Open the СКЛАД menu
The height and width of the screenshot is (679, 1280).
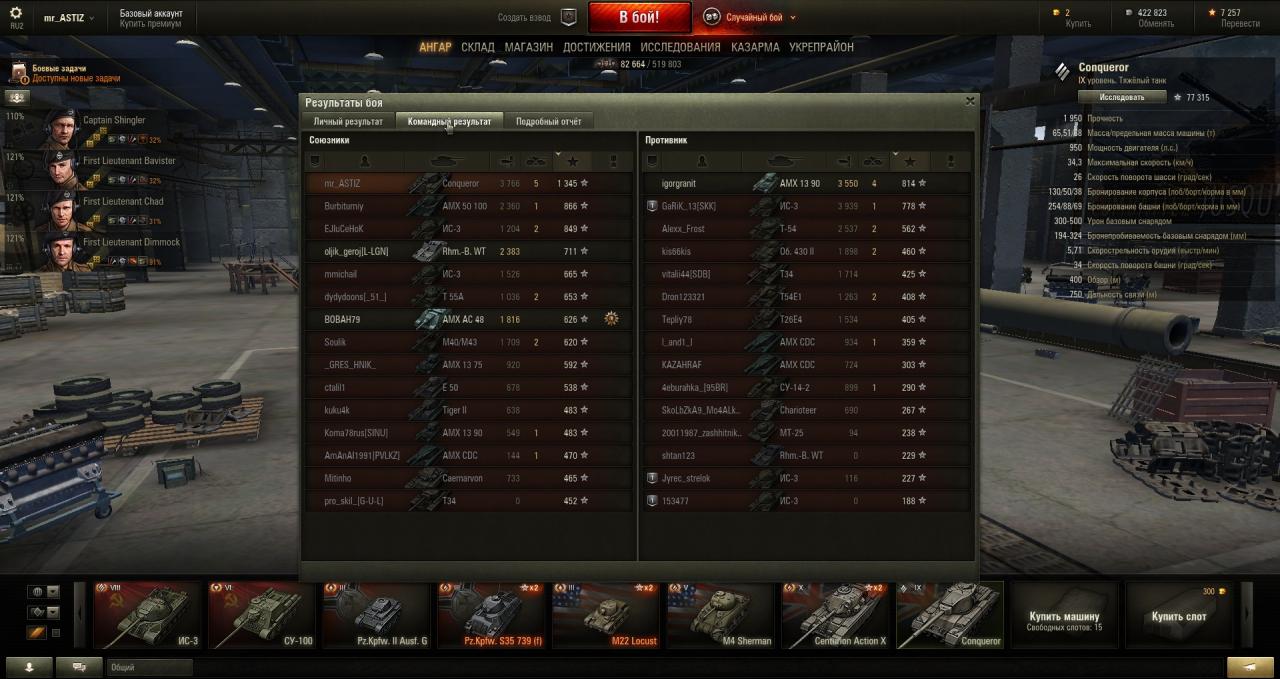(x=478, y=47)
